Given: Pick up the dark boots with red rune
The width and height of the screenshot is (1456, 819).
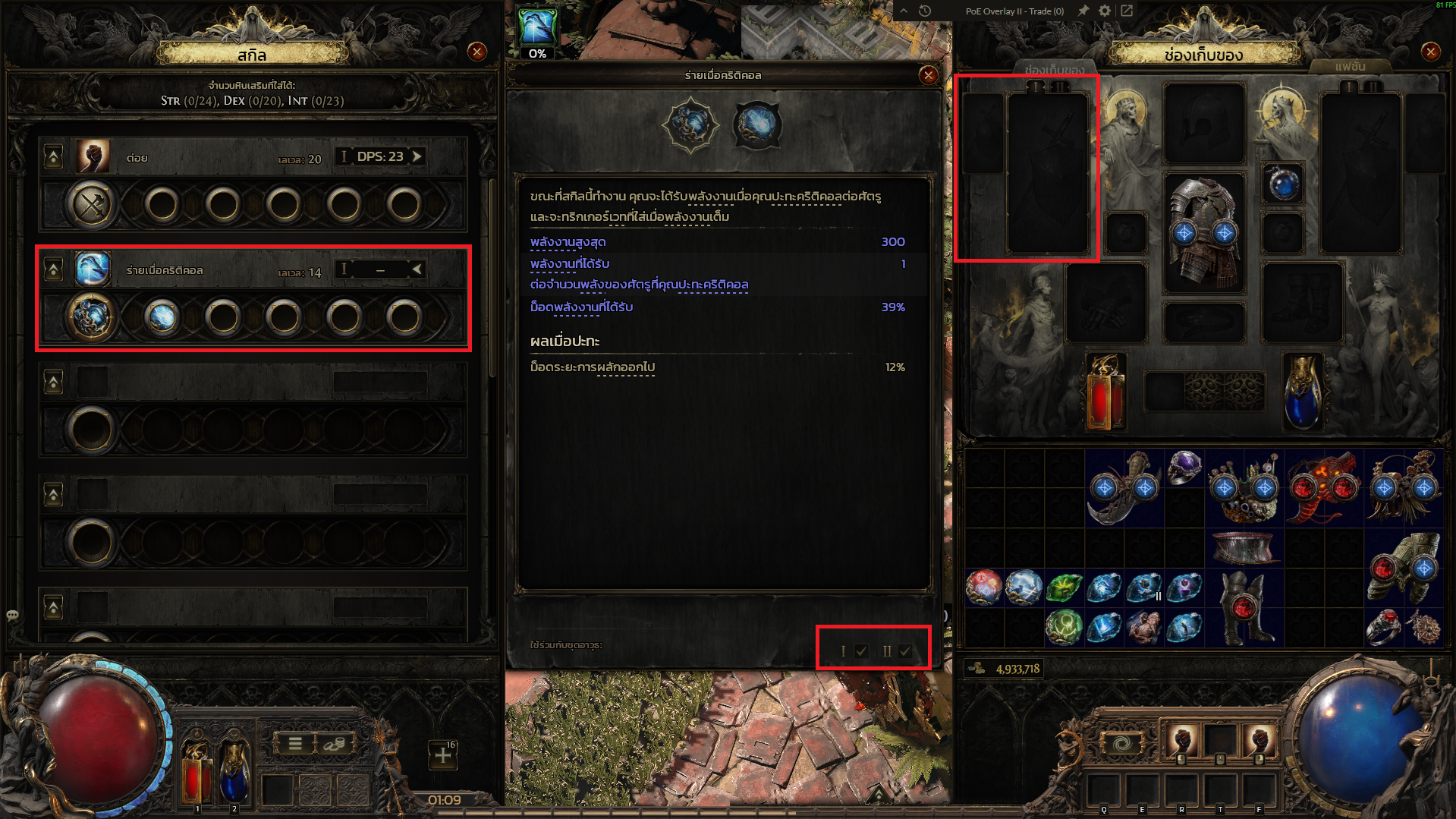Looking at the screenshot, I should click(1243, 607).
